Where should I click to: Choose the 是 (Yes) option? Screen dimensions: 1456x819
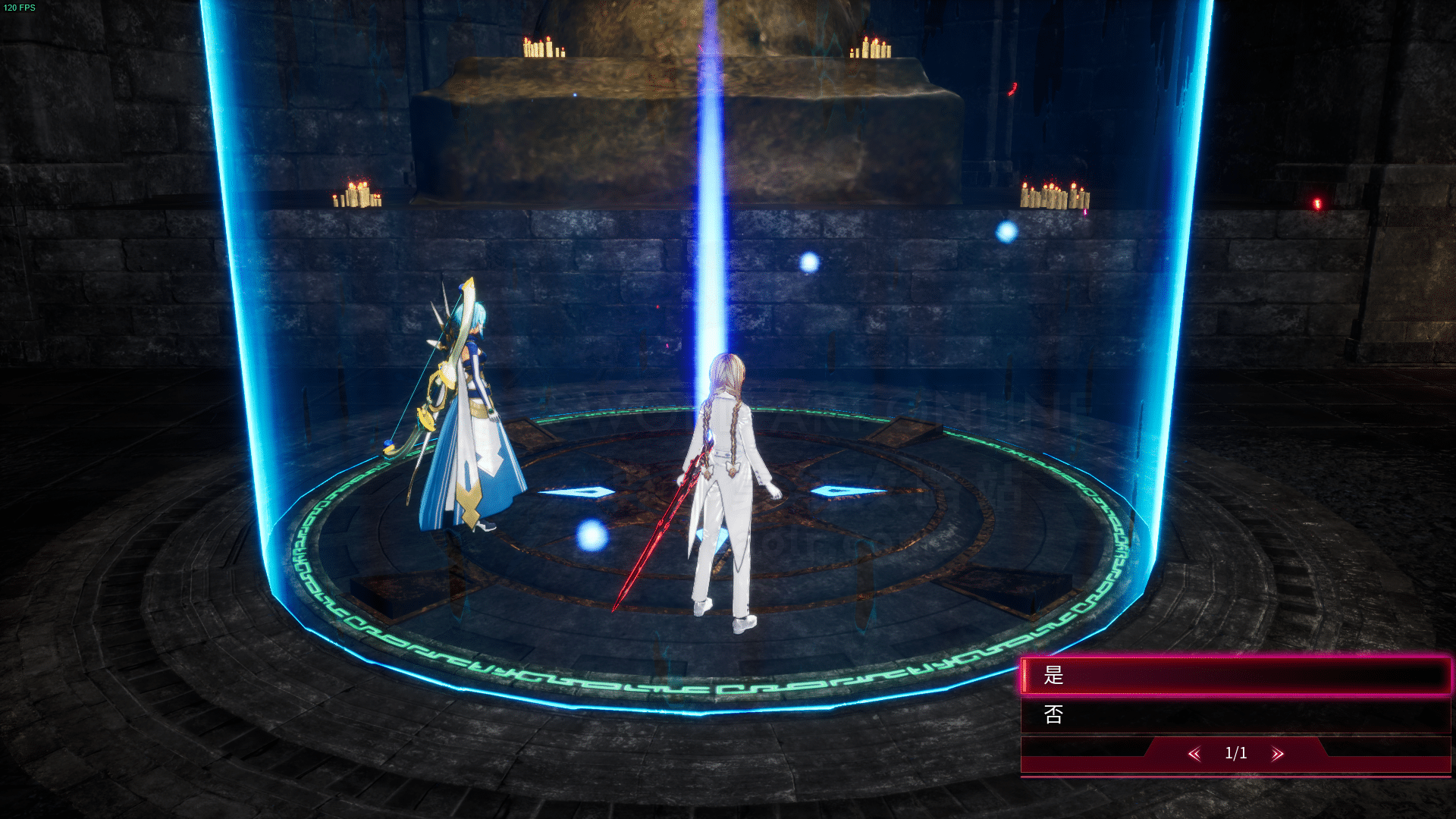1235,675
